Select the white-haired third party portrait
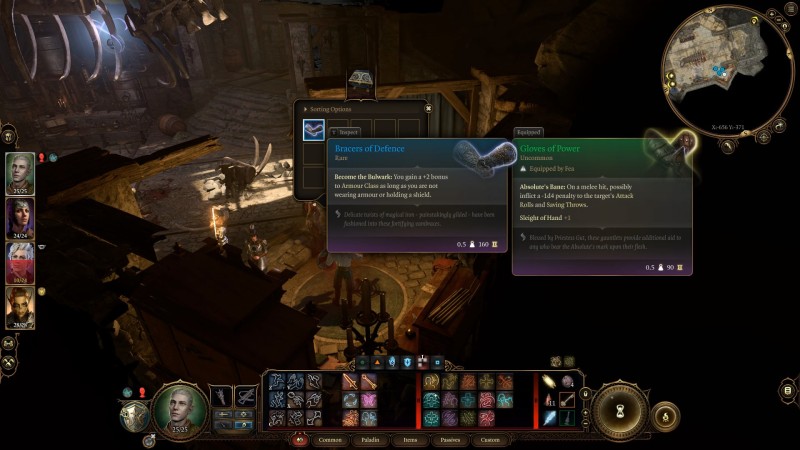This screenshot has height=450, width=800. point(20,260)
